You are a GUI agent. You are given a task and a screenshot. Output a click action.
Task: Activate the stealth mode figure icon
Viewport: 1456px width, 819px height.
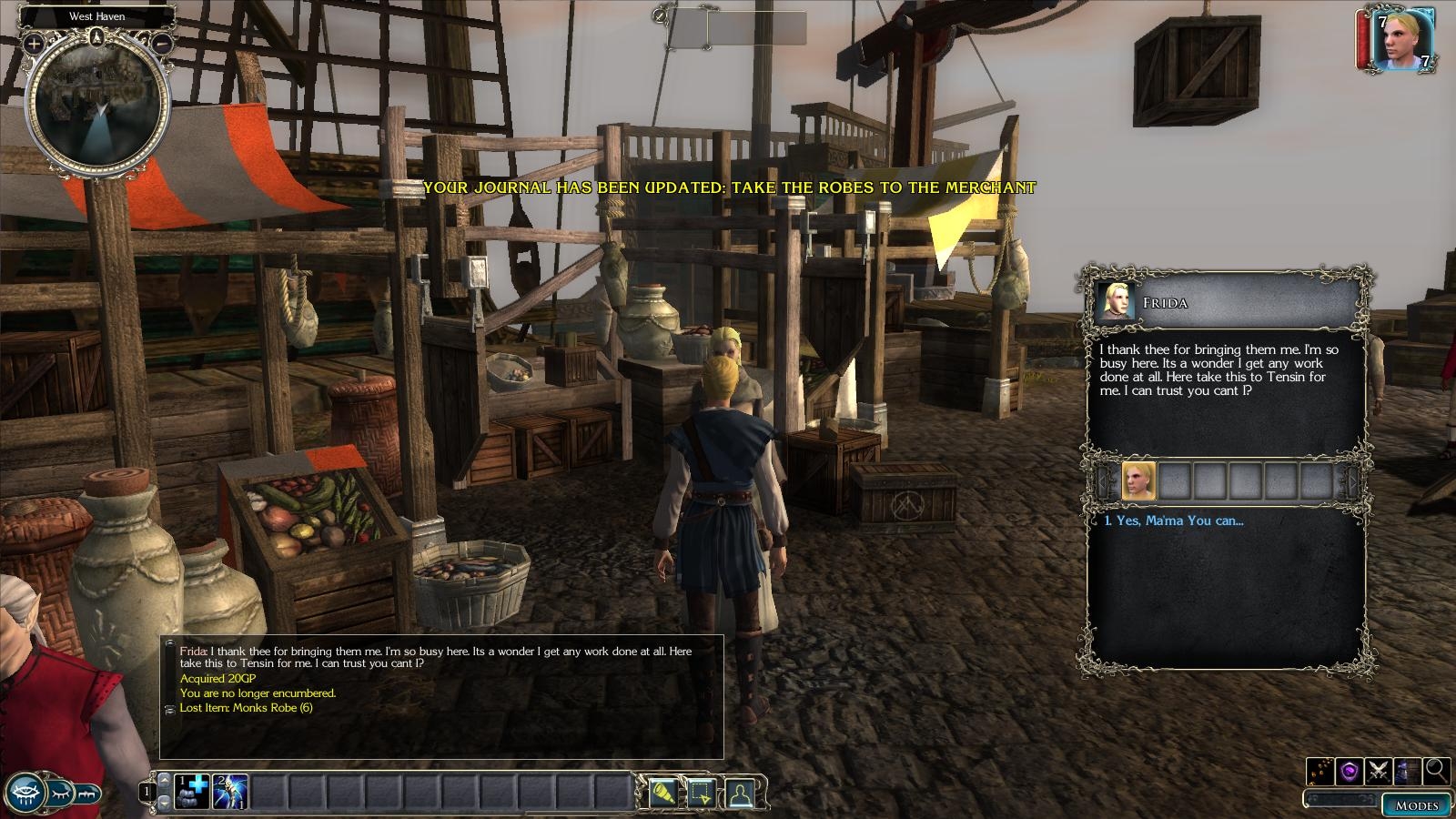[x=1408, y=771]
